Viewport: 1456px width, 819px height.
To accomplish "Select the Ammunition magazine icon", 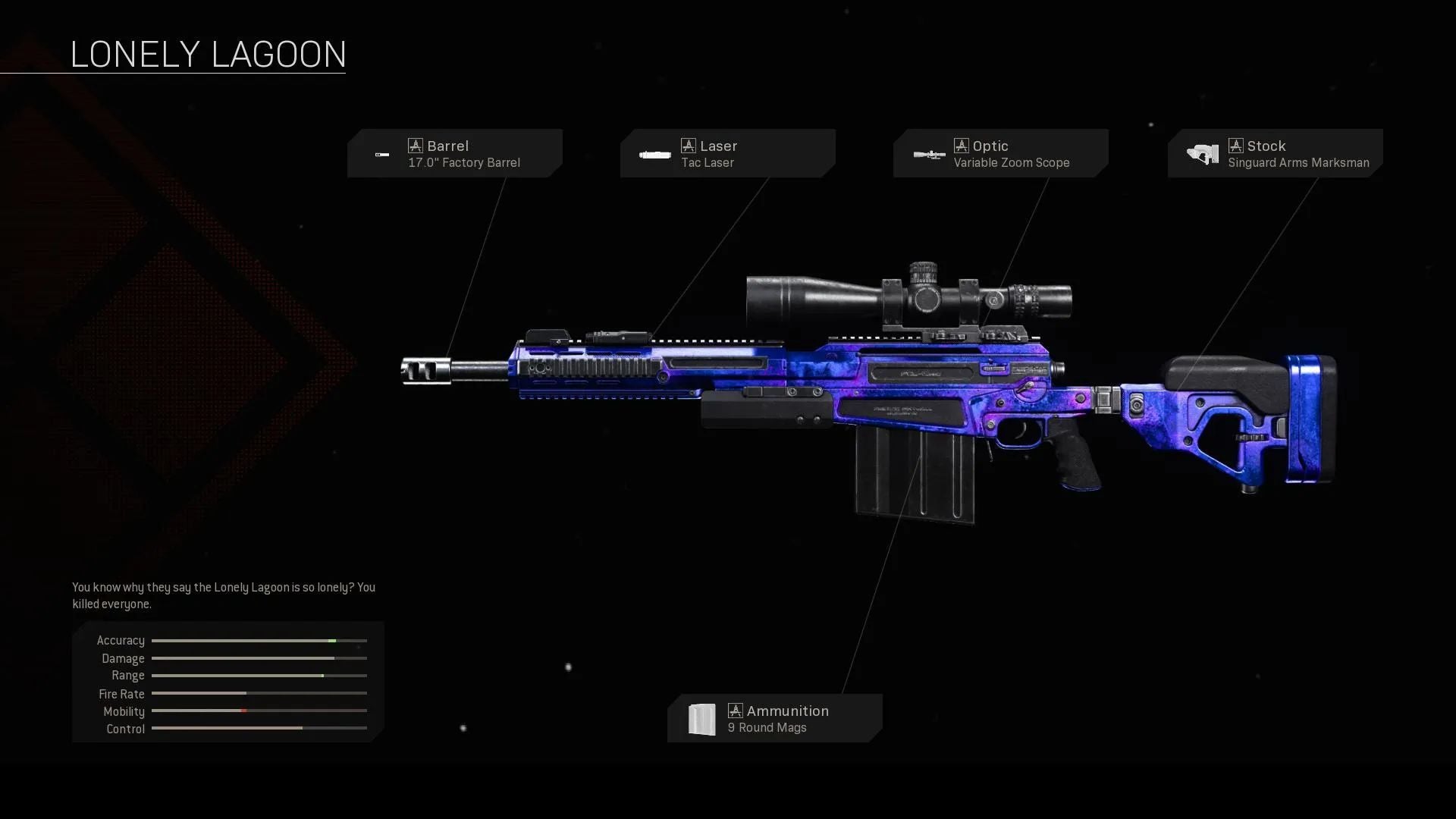I will [702, 719].
